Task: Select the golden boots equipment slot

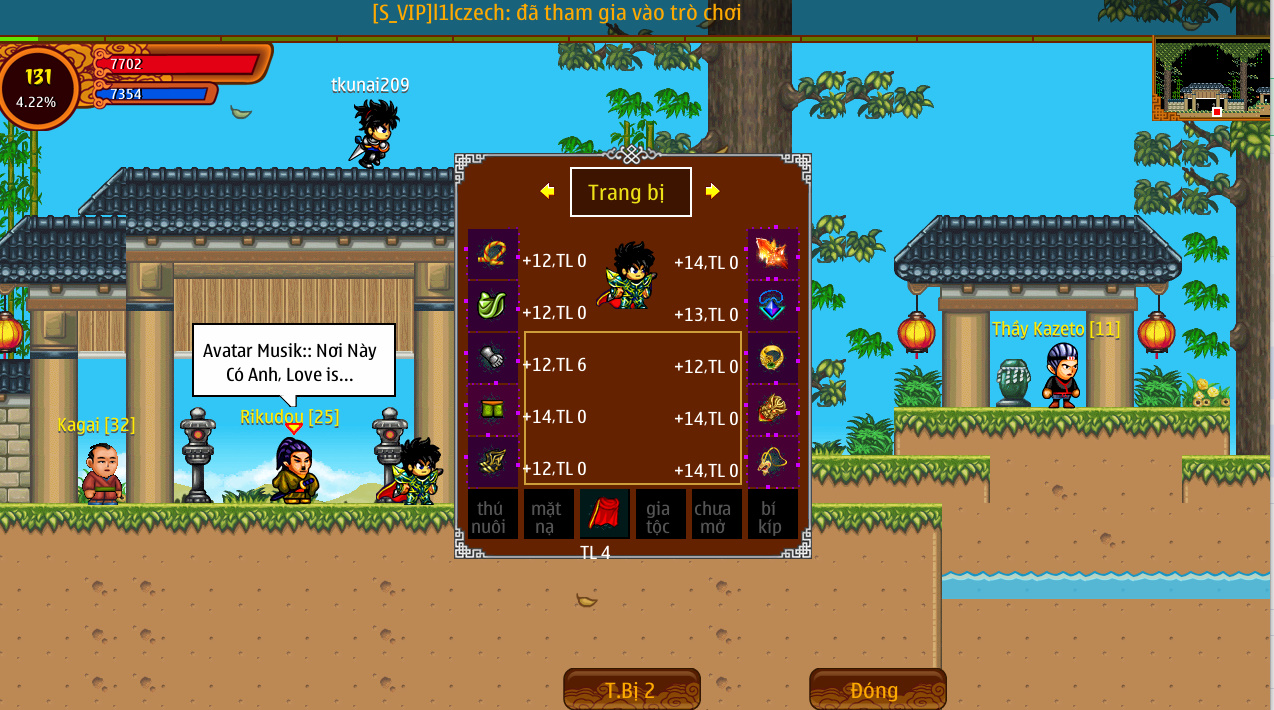Action: (493, 462)
